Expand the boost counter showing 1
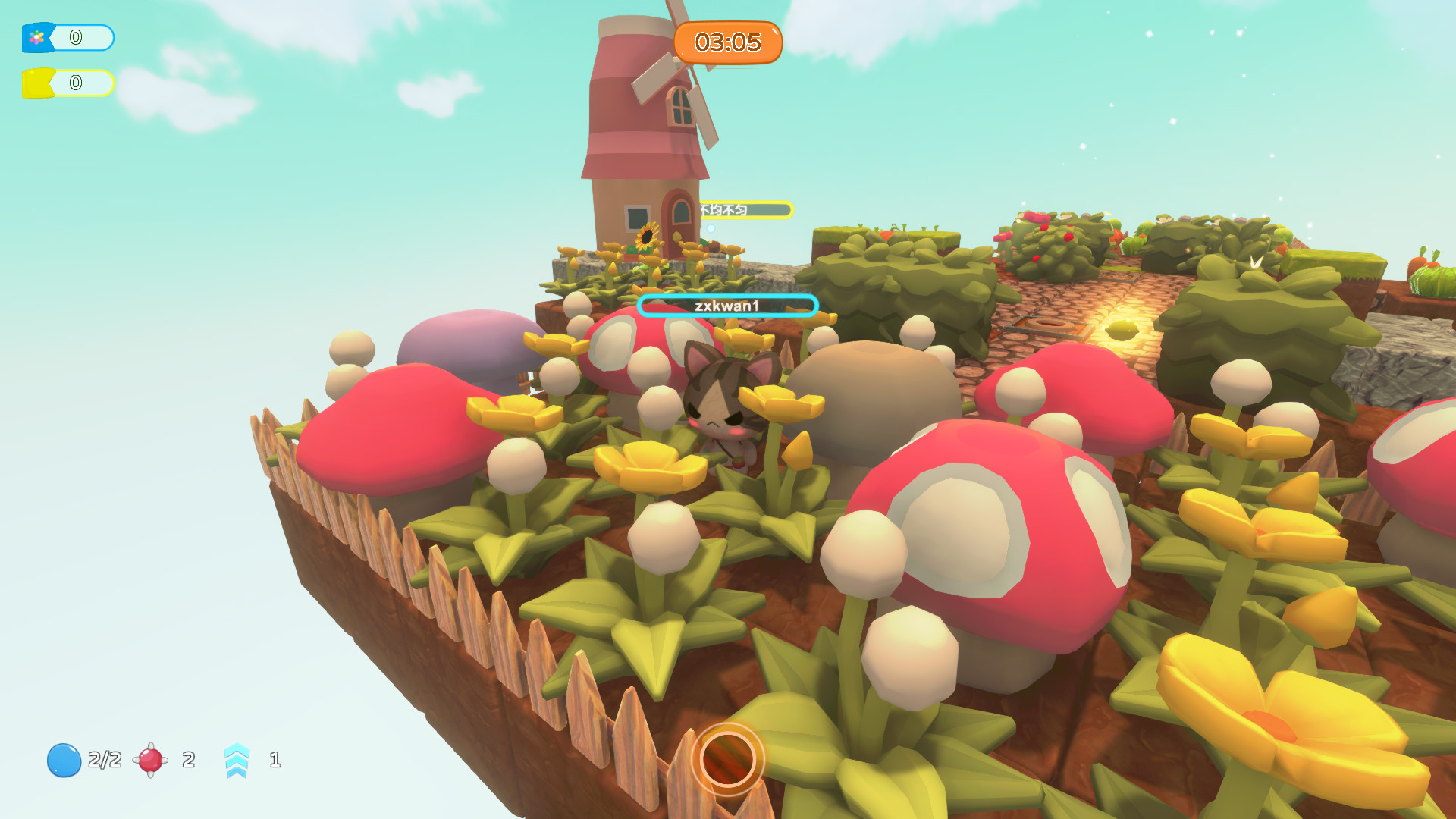This screenshot has width=1456, height=819. coord(275,761)
